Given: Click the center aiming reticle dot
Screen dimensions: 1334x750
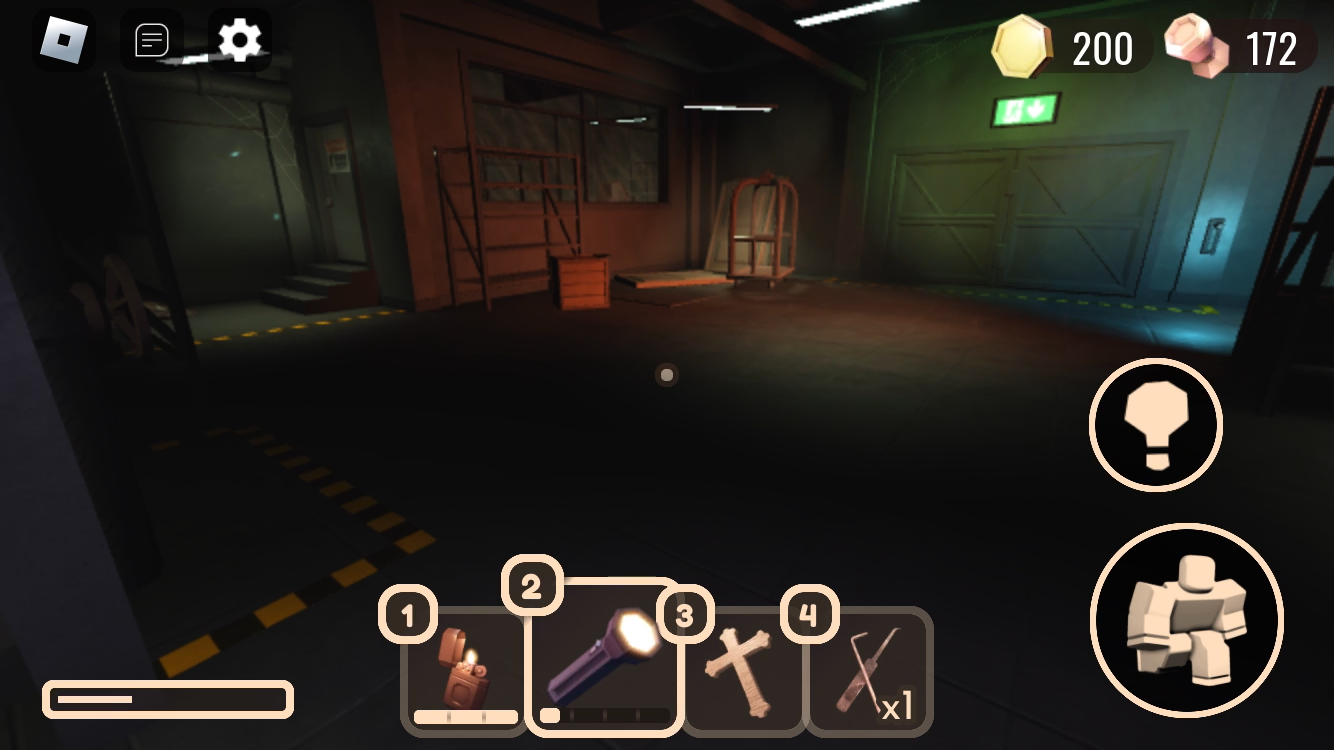Looking at the screenshot, I should coord(667,375).
